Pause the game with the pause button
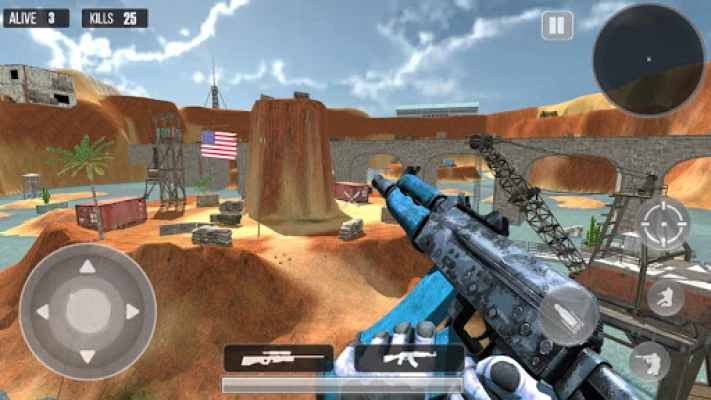Viewport: 711px width, 400px height. (x=557, y=25)
